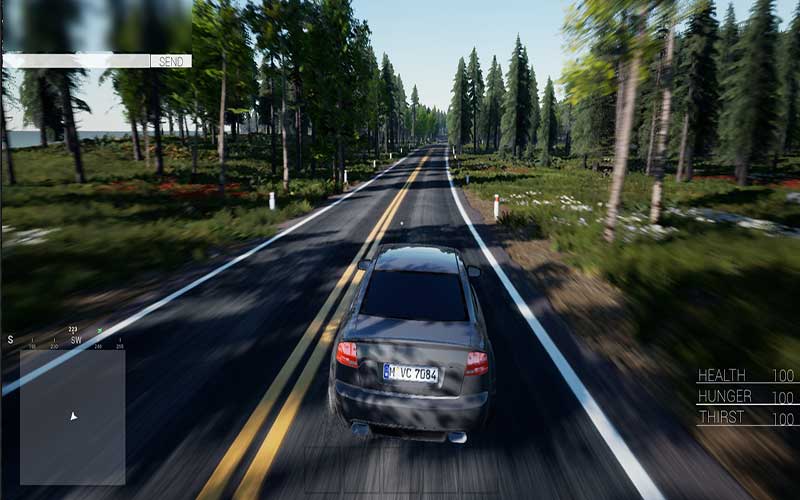Image resolution: width=800 pixels, height=500 pixels.
Task: Open the minimap panel
Action: click(x=72, y=416)
